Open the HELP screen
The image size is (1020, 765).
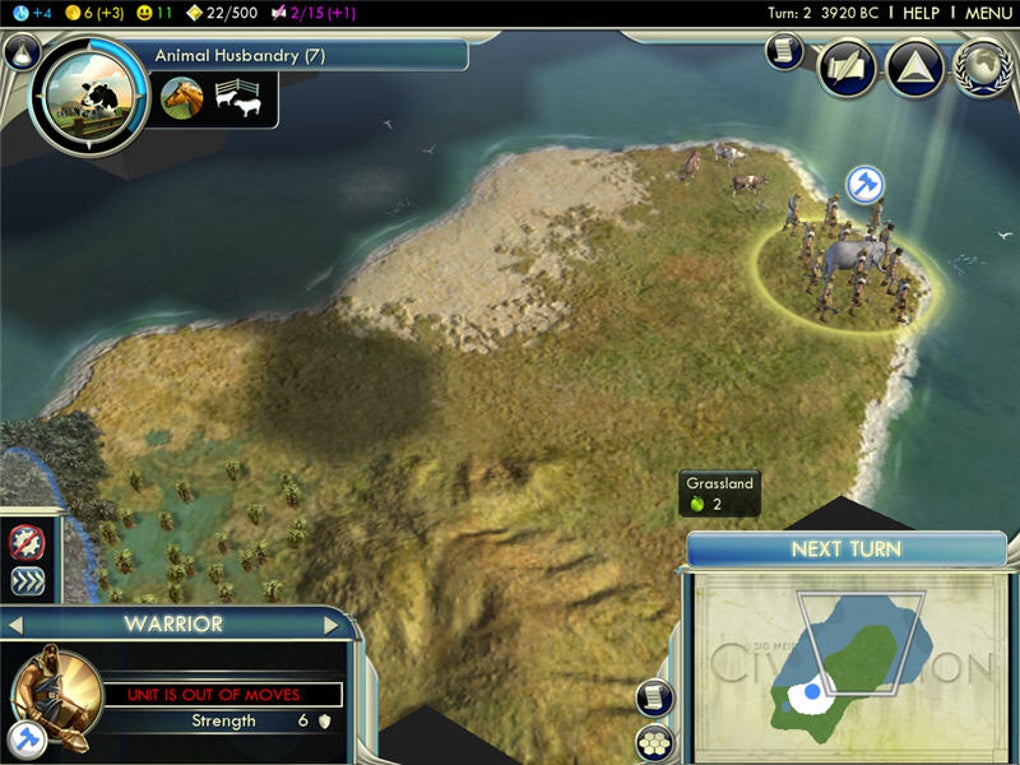click(921, 13)
